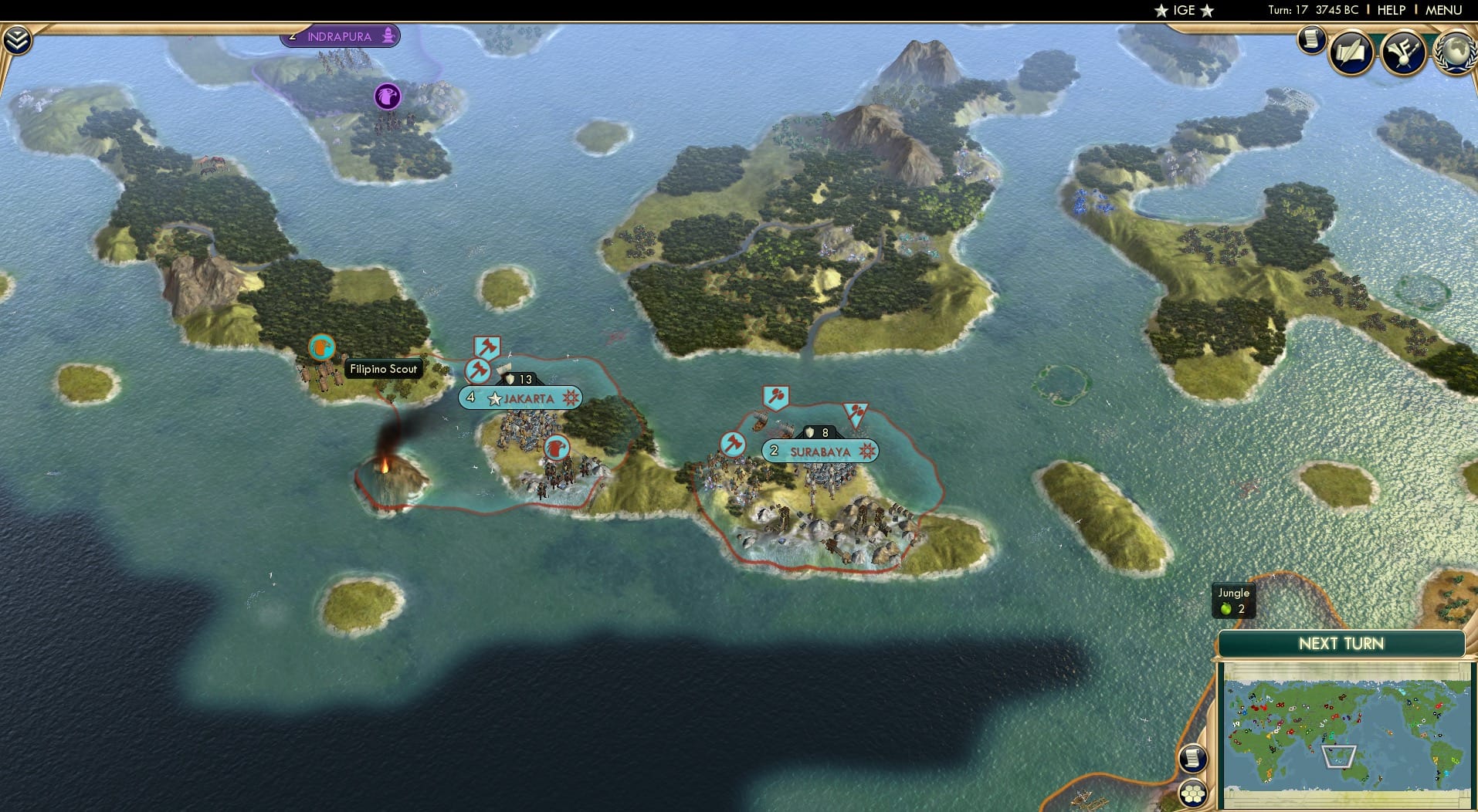Click the red sun icon on Jakarta's banner
Viewport: 1478px width, 812px height.
tap(569, 398)
